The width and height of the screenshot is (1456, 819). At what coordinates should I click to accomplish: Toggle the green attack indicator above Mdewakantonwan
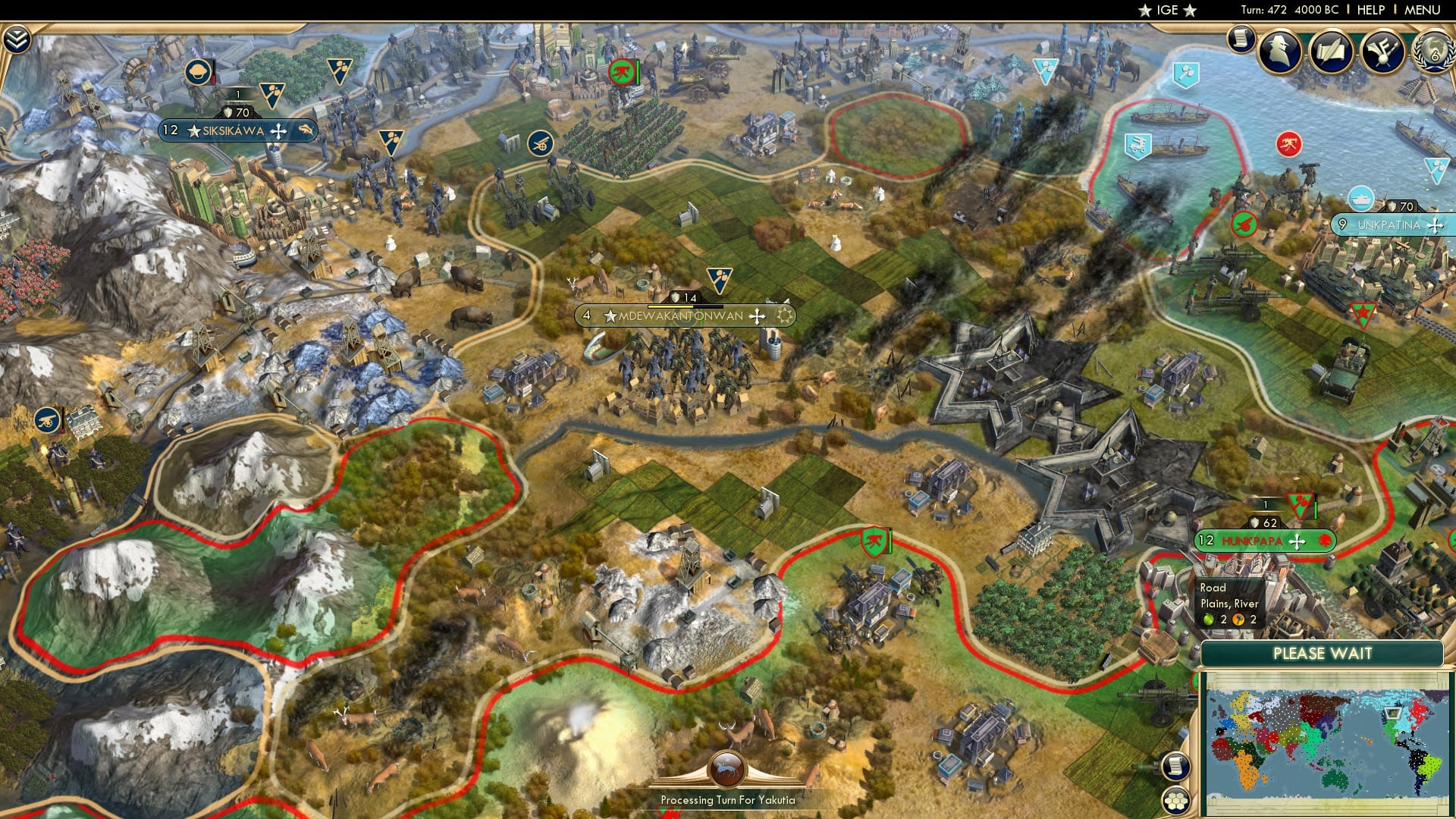(622, 74)
